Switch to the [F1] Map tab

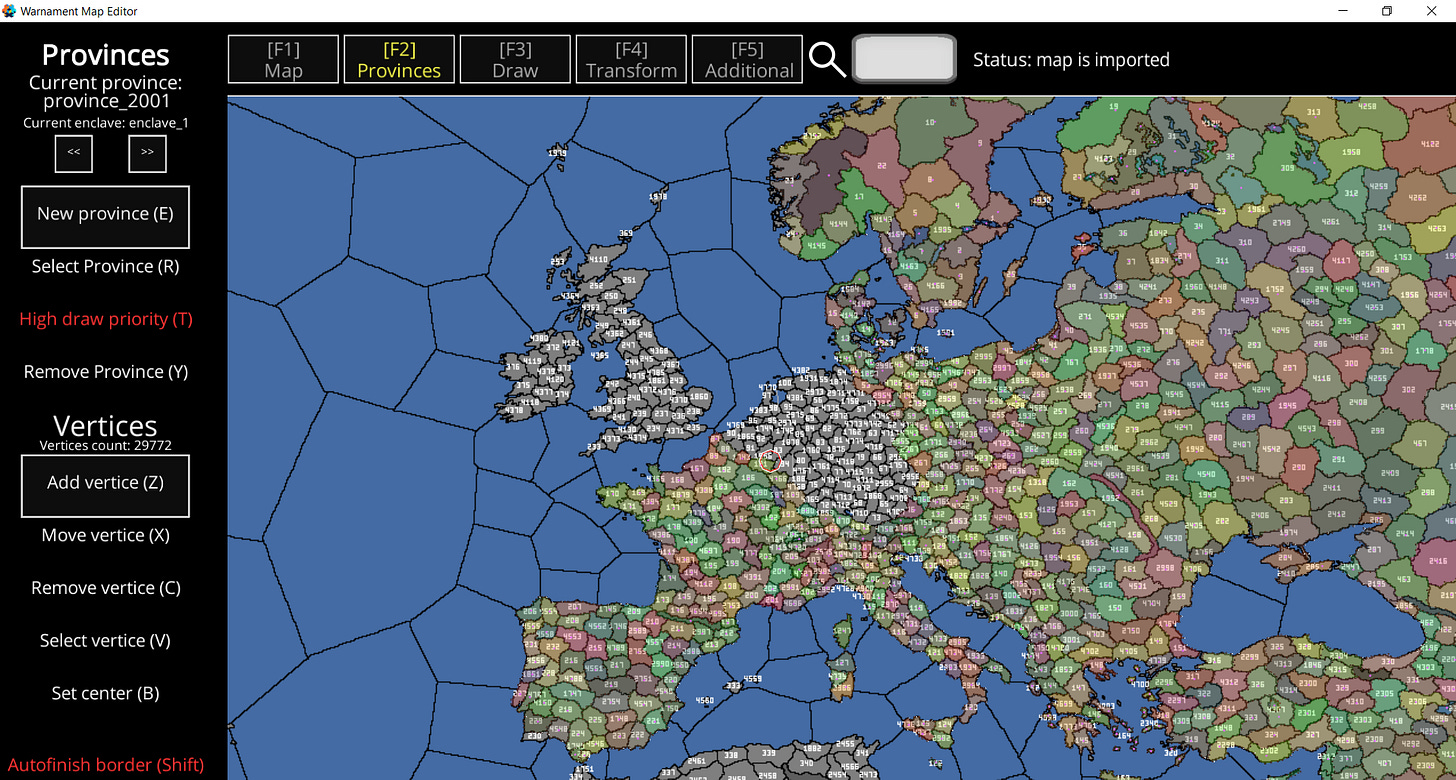283,59
